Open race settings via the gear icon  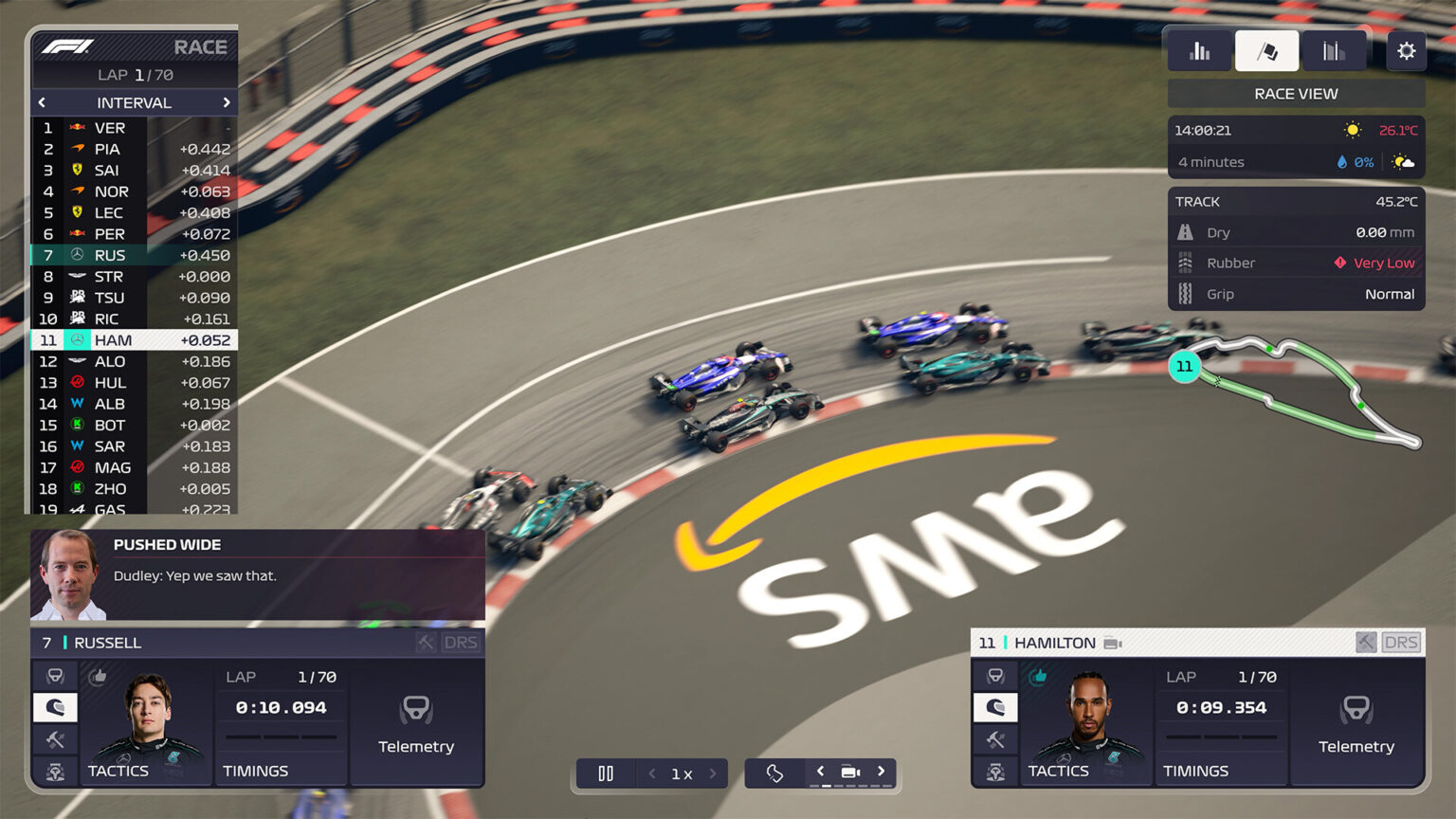click(x=1406, y=51)
